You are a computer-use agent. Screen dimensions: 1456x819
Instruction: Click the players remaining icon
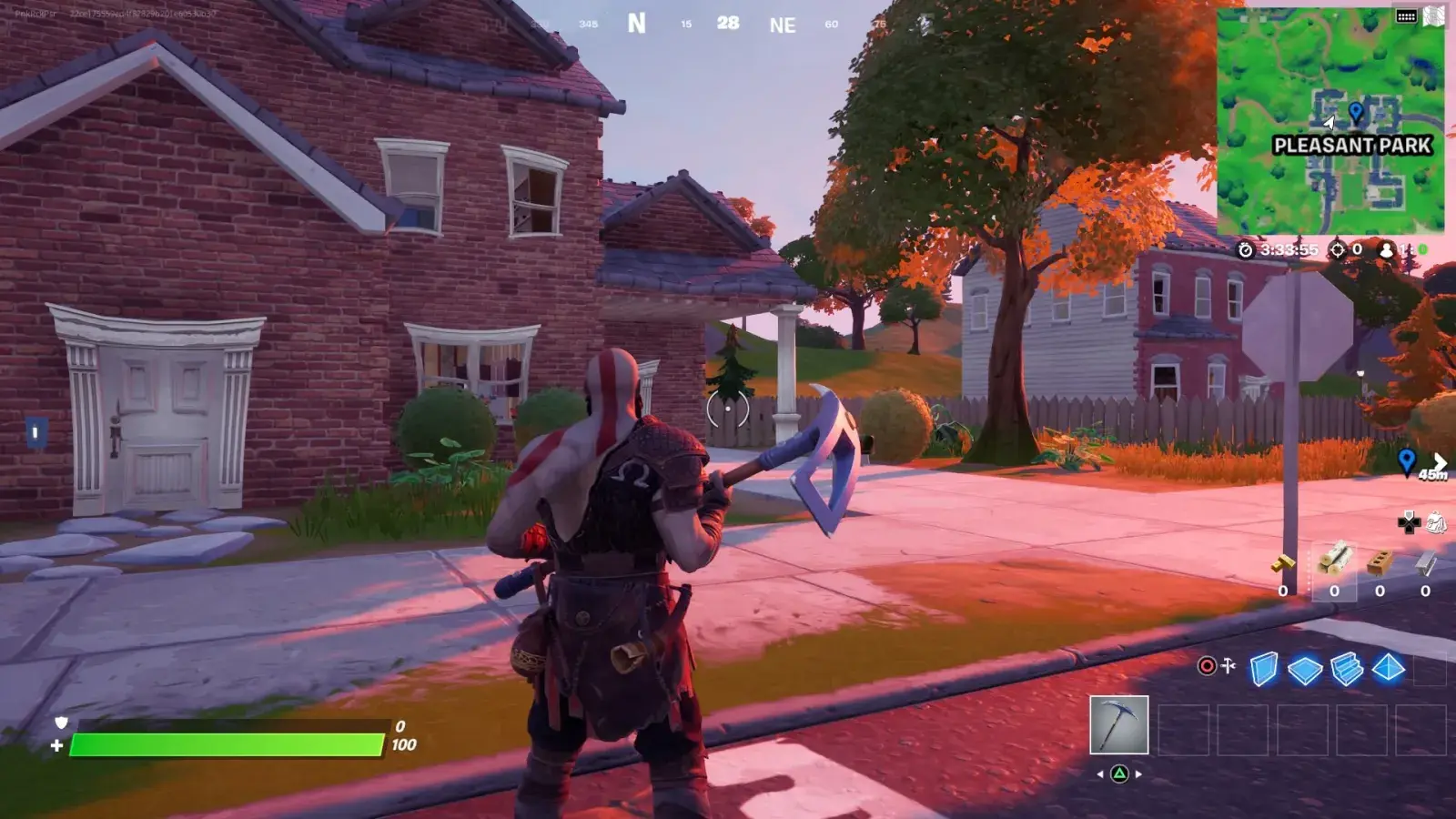click(1386, 250)
